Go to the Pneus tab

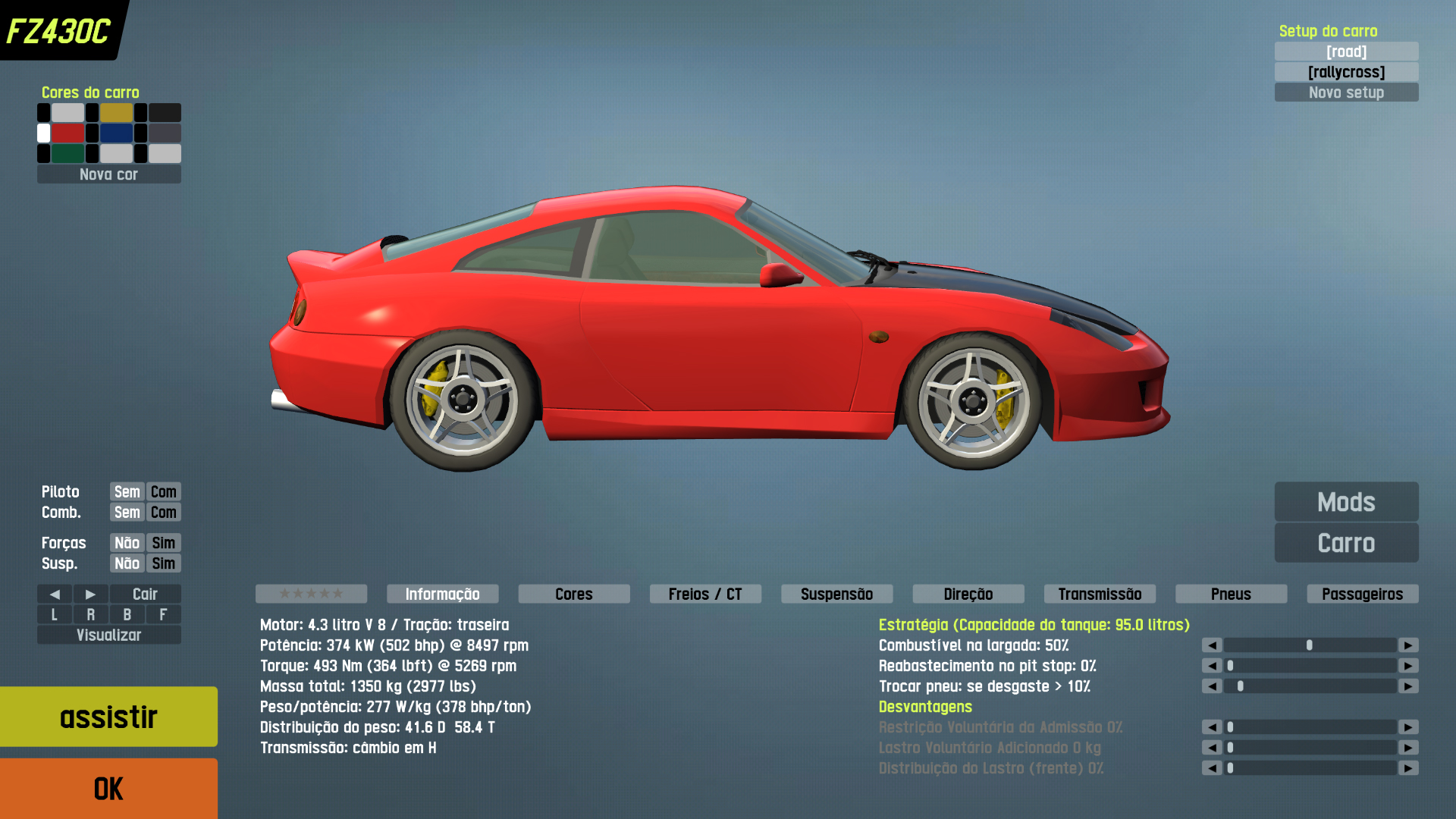[1231, 594]
